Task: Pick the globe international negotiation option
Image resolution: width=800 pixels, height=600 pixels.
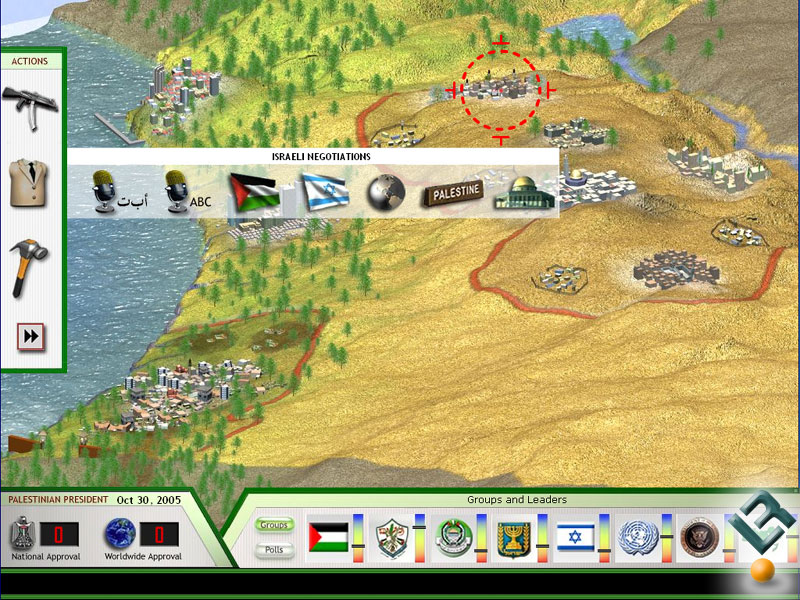Action: (x=384, y=192)
